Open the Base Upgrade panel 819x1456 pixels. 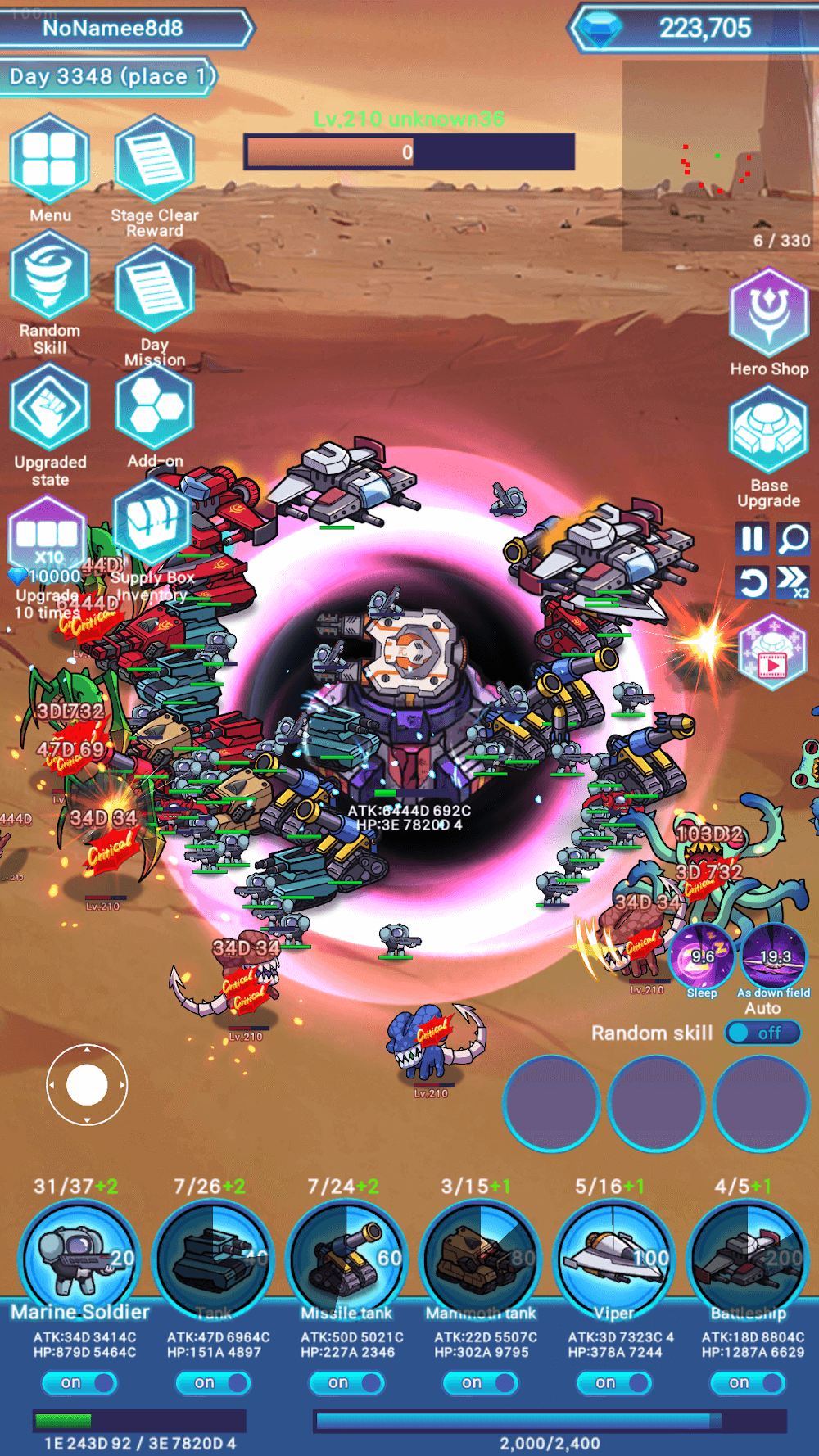768,432
